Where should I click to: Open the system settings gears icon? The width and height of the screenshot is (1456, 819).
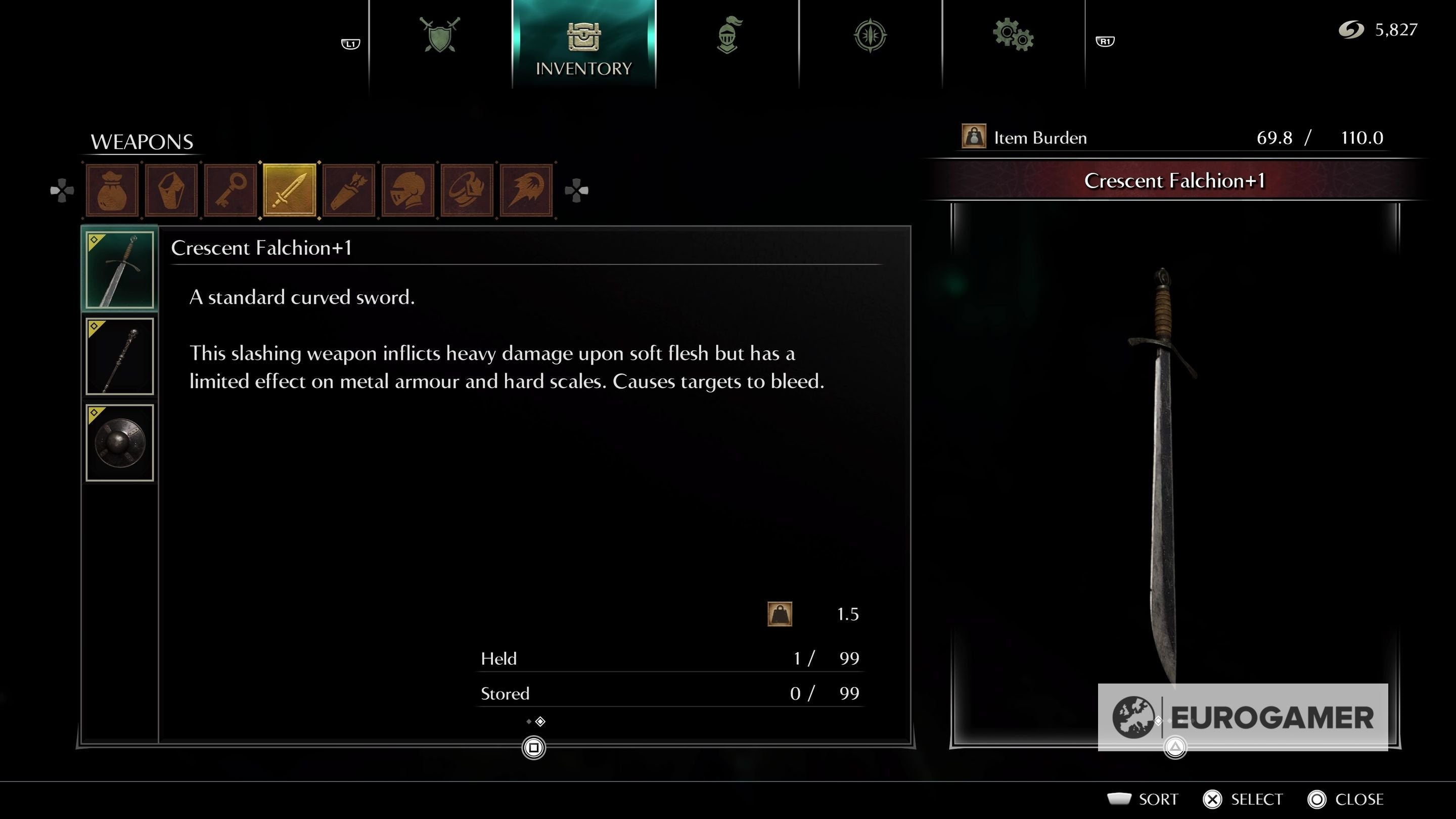pos(1015,35)
